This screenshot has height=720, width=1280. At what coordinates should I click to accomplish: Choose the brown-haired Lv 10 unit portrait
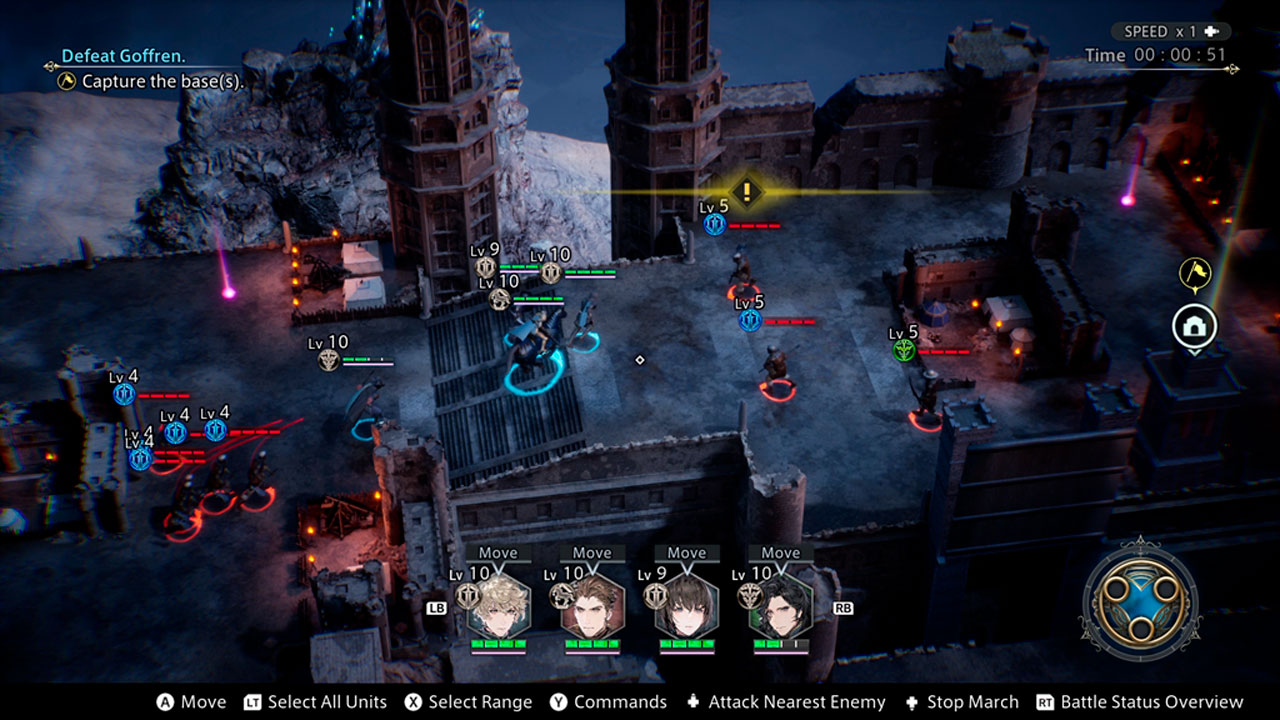(x=592, y=606)
